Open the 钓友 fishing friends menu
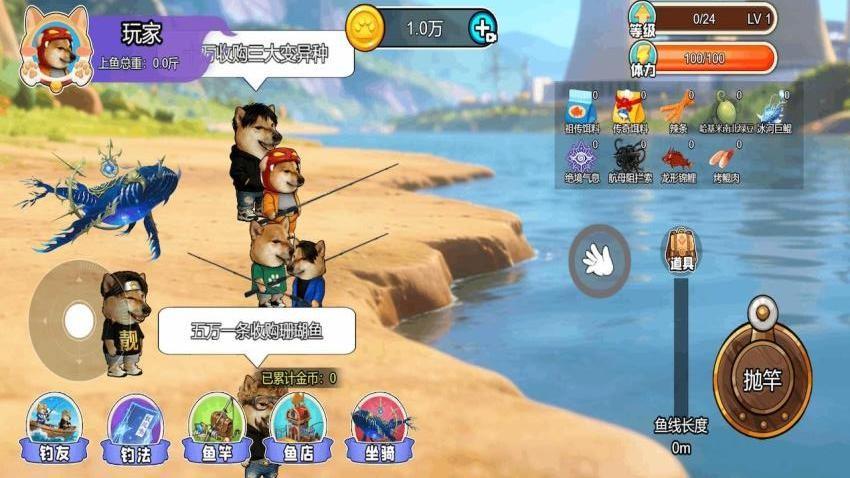The image size is (850, 478). [x=54, y=428]
